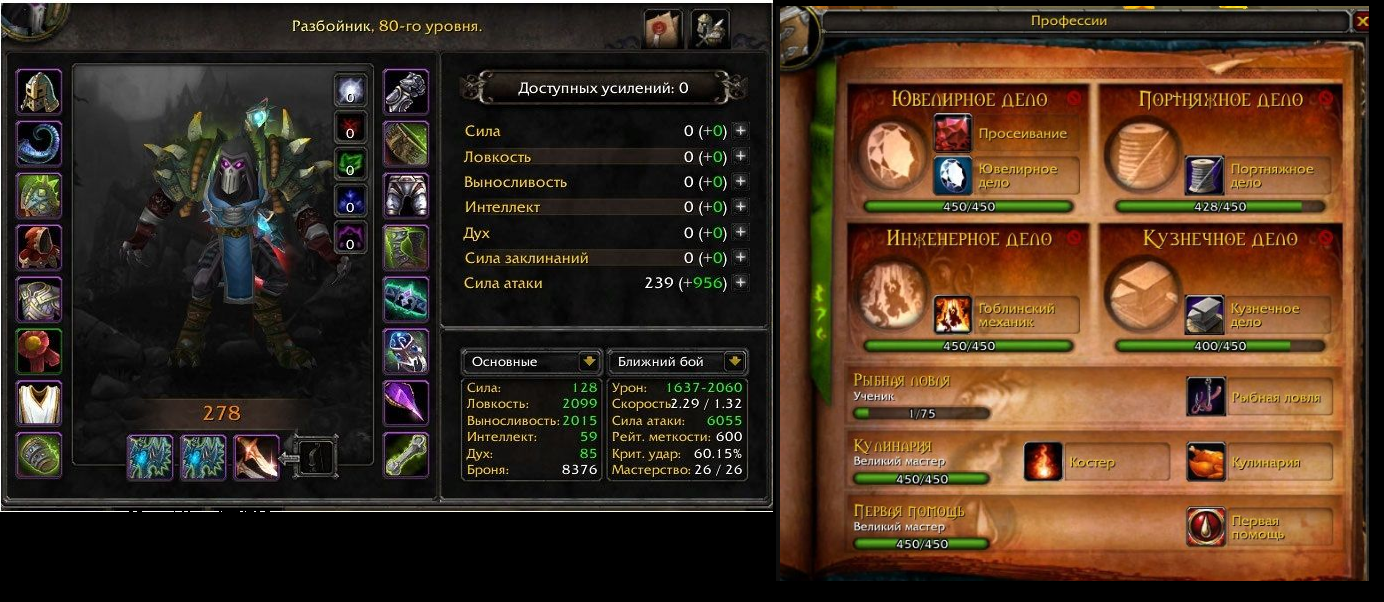1384x602 pixels.
Task: Add a point to Сила атаки
Action: point(740,283)
